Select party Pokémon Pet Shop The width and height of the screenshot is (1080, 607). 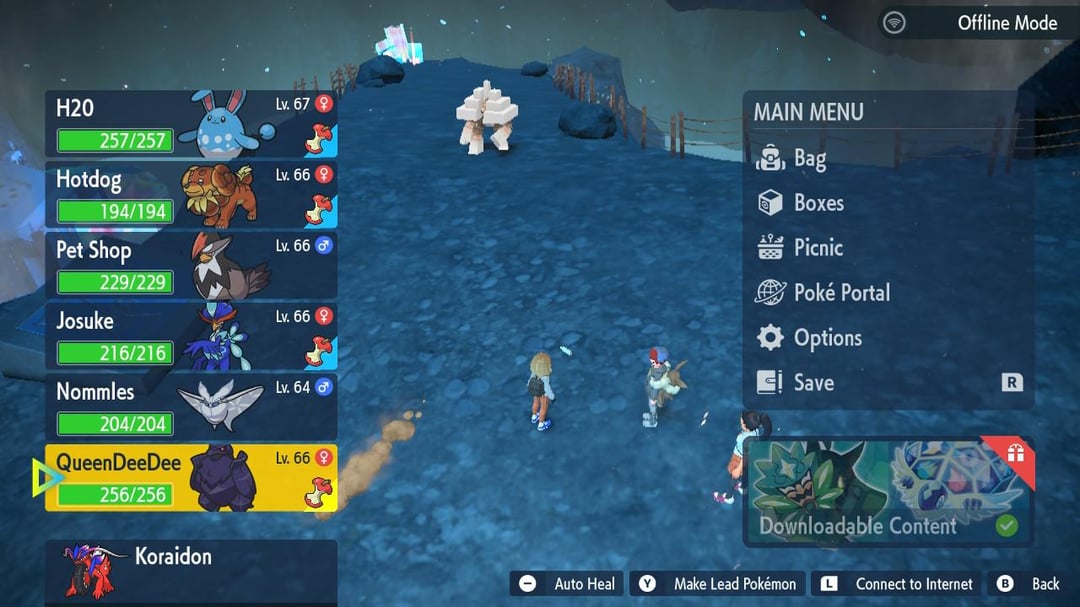click(x=190, y=266)
